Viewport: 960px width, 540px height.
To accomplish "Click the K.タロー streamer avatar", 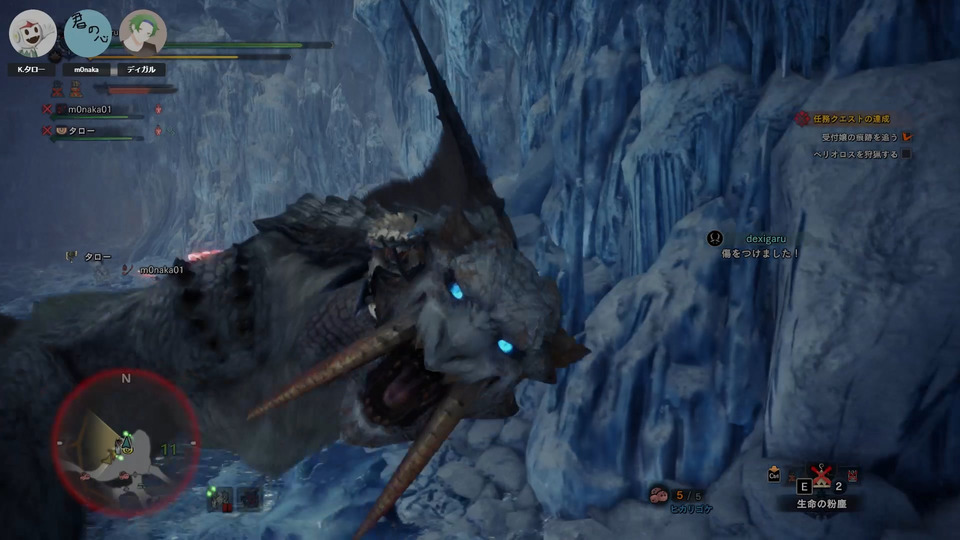I will coord(32,34).
